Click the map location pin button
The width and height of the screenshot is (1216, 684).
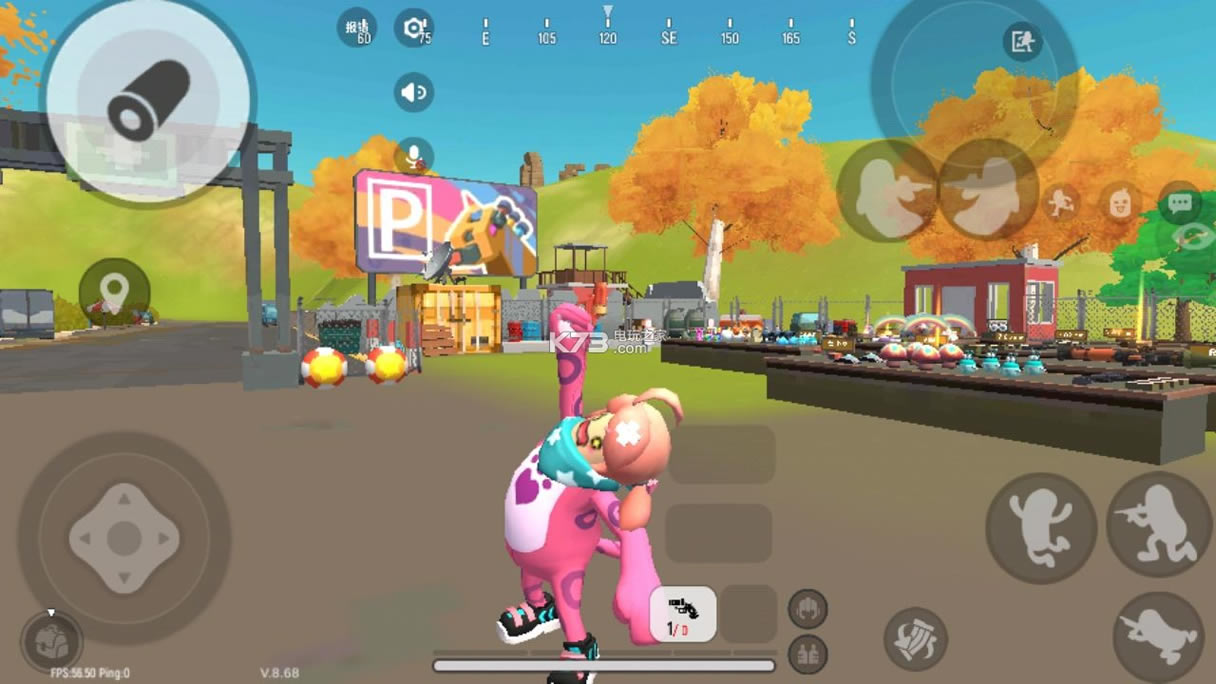115,293
